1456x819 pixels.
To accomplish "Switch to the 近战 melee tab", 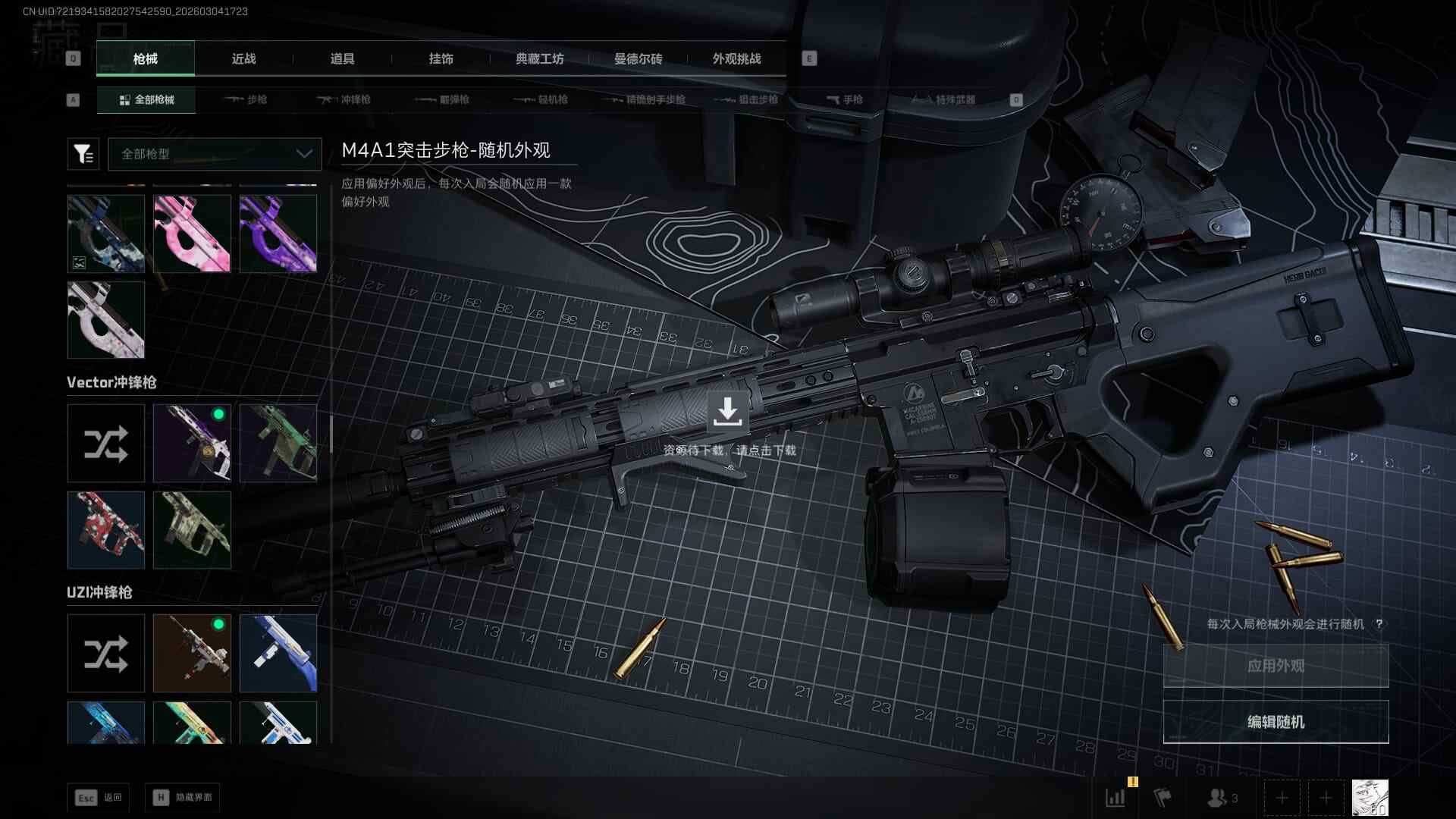I will coord(243,59).
